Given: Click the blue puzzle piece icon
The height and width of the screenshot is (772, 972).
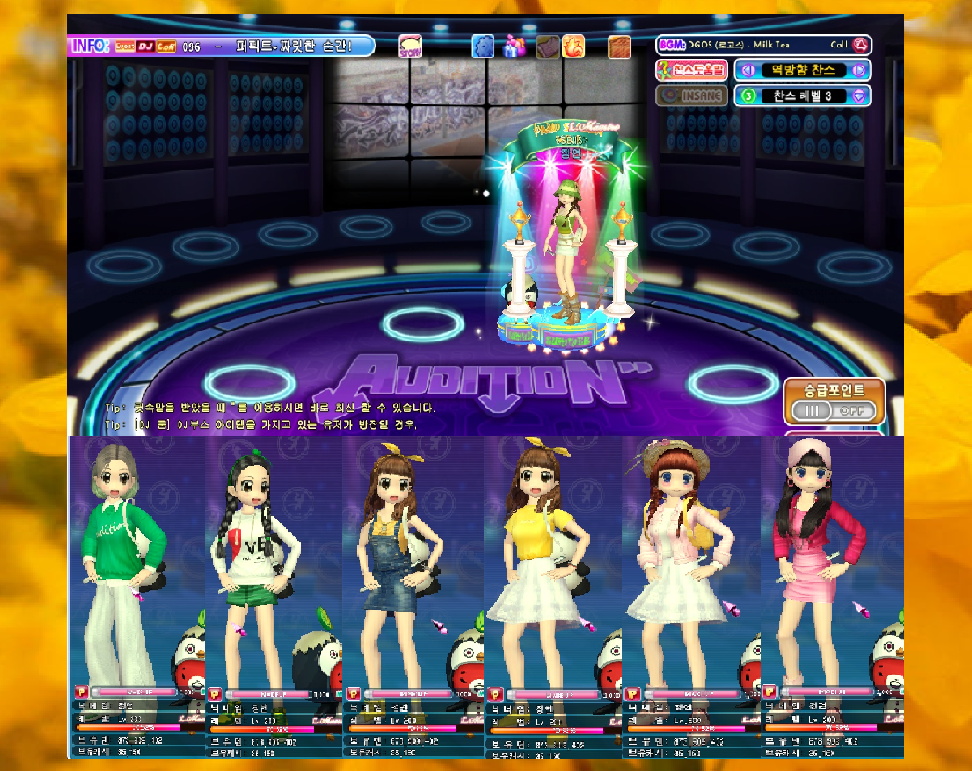Looking at the screenshot, I should [x=483, y=46].
